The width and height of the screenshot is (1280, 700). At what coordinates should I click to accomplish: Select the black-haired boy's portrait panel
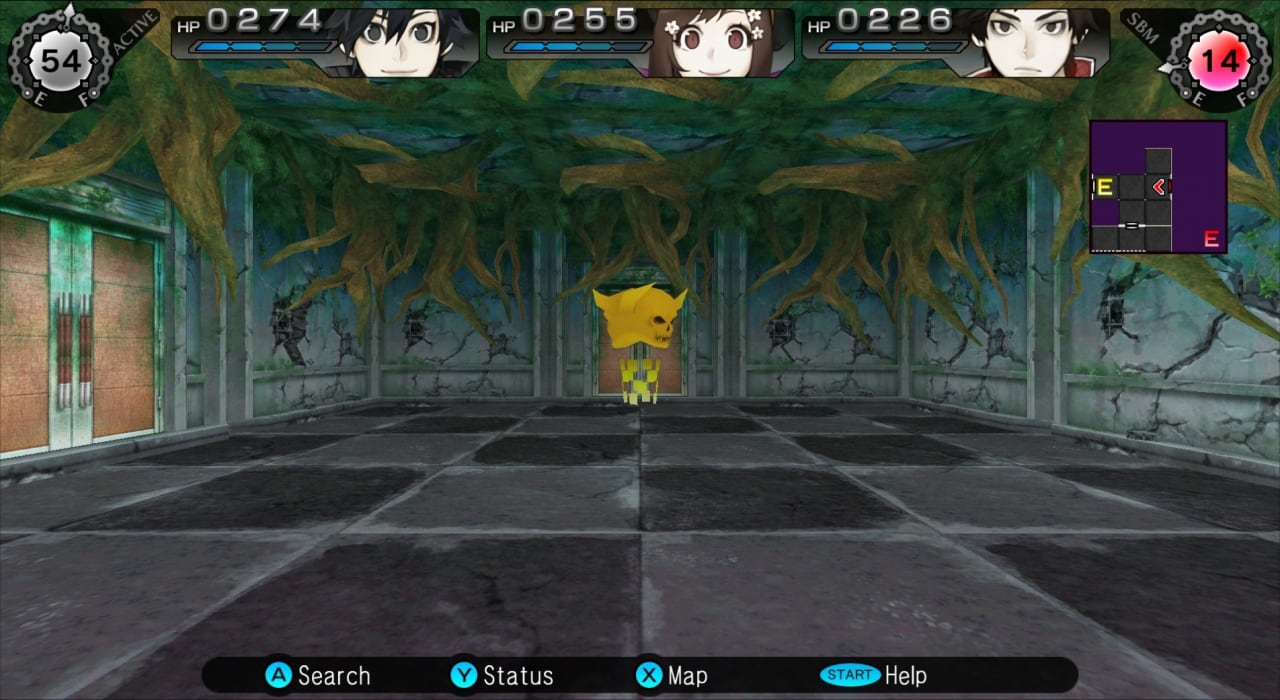325,42
